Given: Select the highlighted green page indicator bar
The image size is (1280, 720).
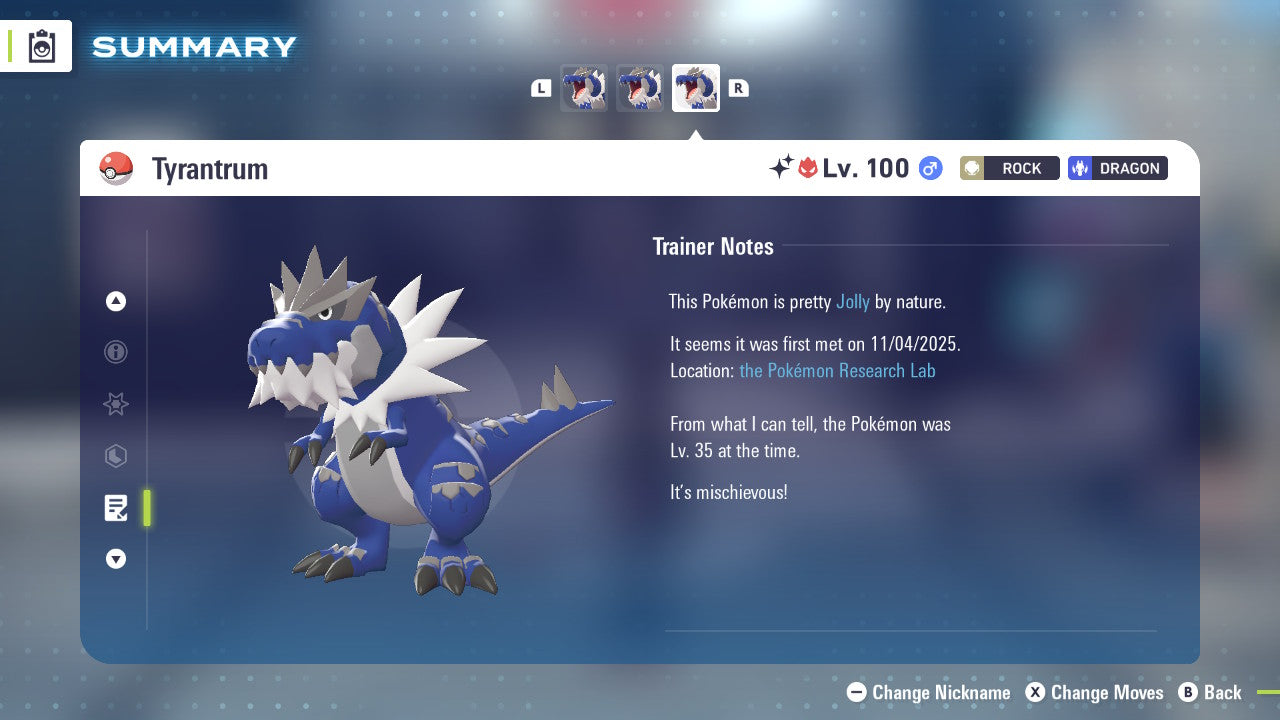Looking at the screenshot, I should coord(147,508).
